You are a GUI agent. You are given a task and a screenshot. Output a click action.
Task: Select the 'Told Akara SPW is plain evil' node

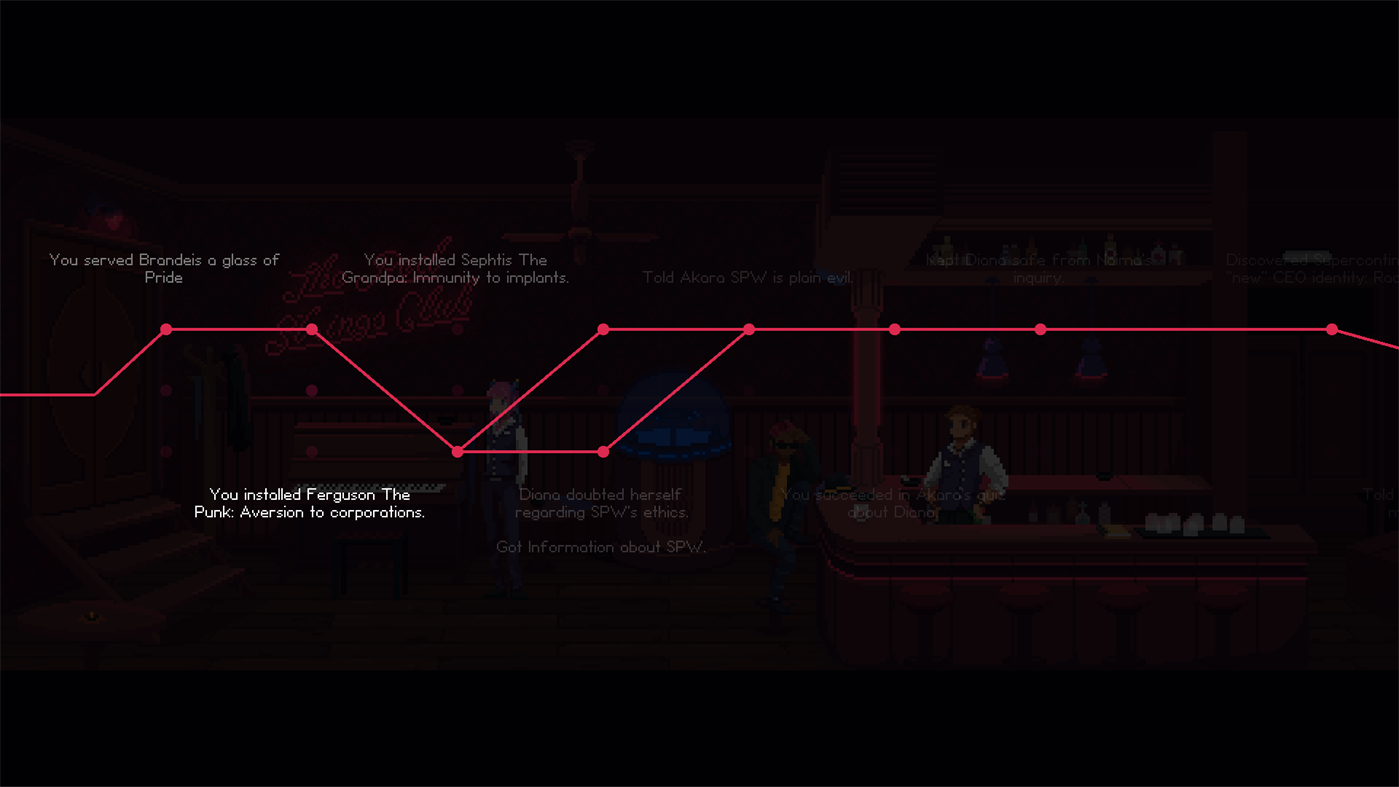coord(749,328)
